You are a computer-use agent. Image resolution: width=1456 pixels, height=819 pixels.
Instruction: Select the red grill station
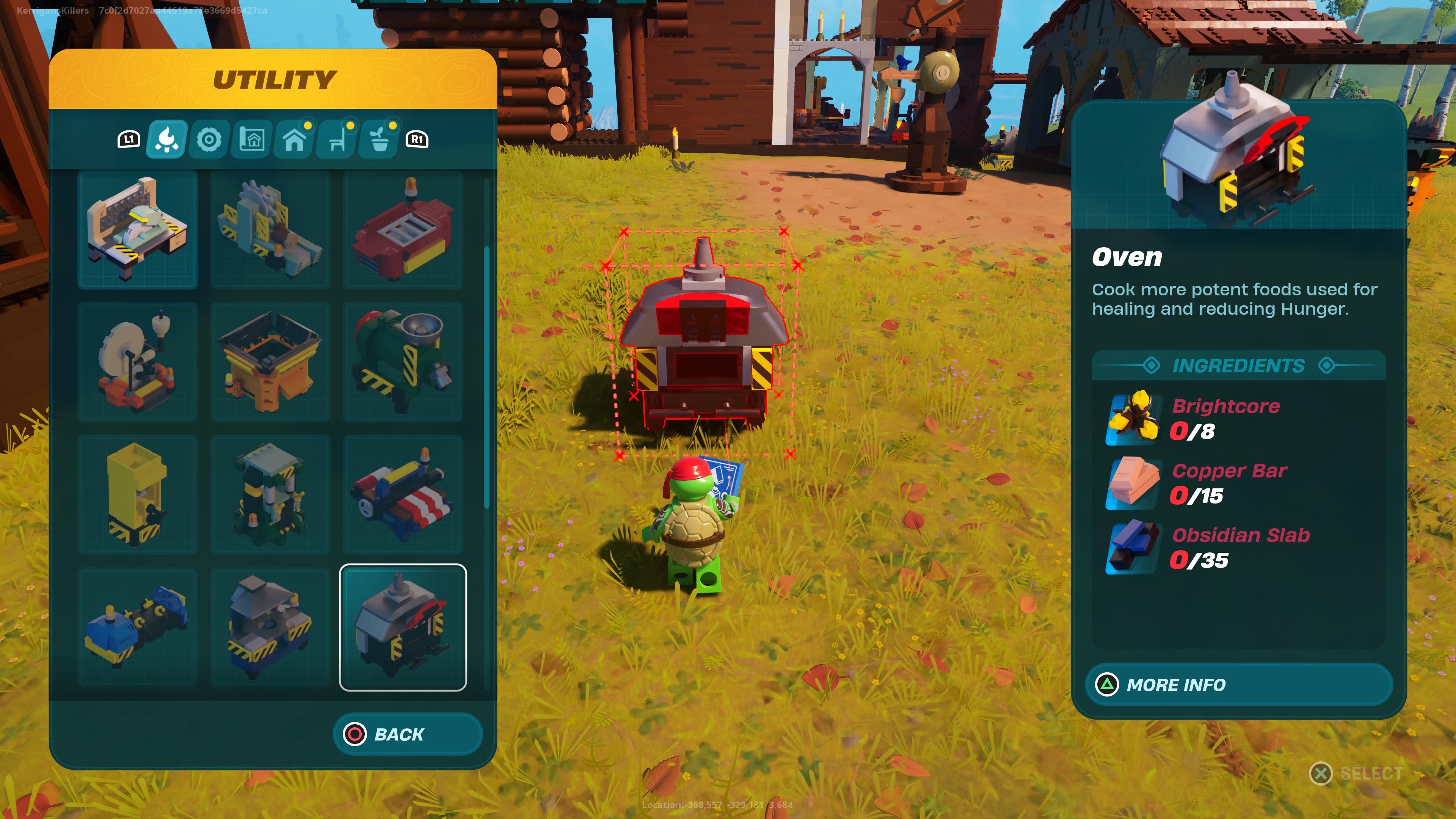click(x=403, y=229)
